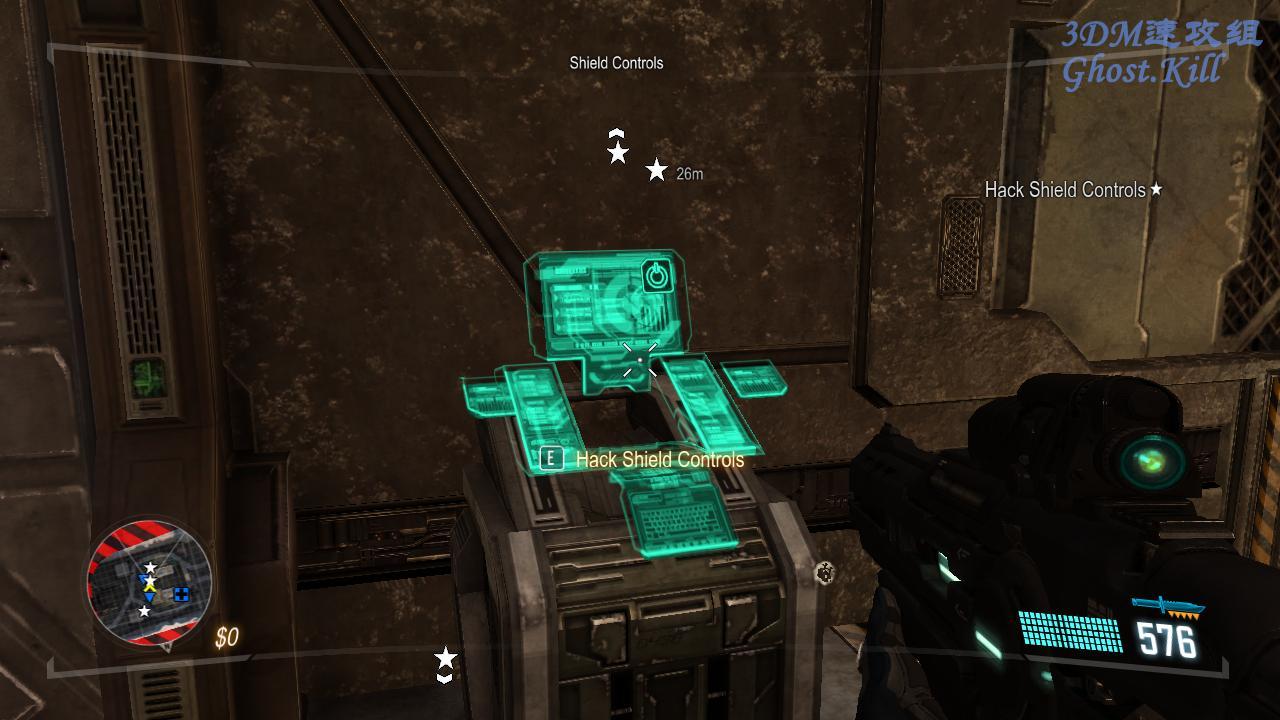Click the blue square marker on minimap
The width and height of the screenshot is (1280, 720).
[x=181, y=594]
